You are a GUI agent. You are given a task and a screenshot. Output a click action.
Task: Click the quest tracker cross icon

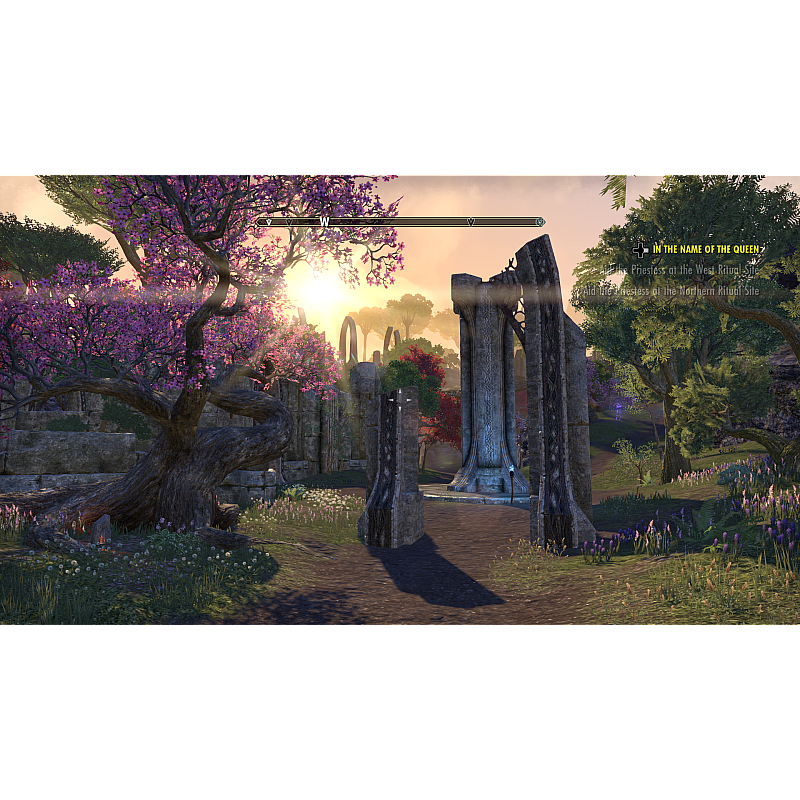click(640, 250)
